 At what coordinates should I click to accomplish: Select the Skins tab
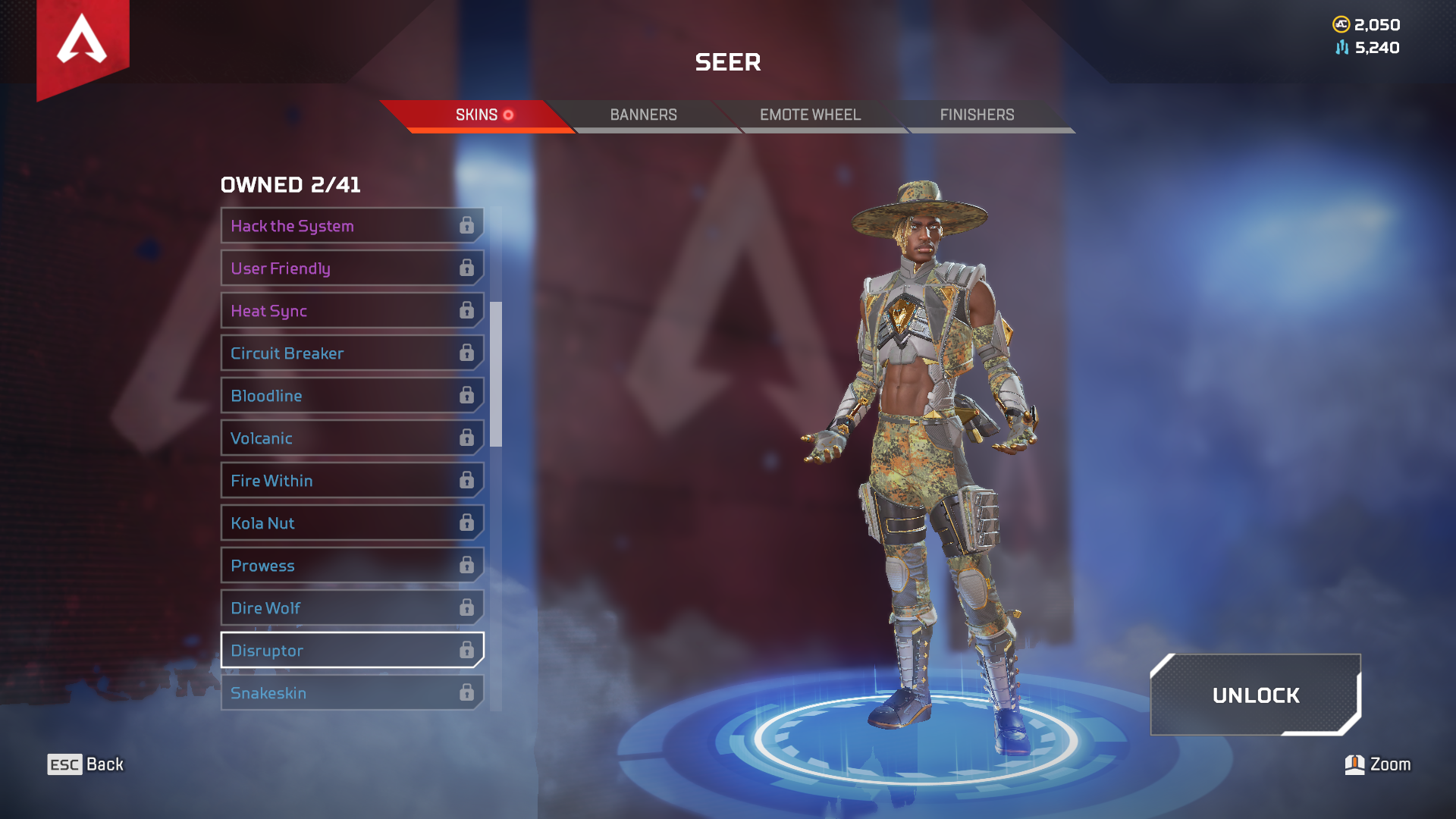478,115
